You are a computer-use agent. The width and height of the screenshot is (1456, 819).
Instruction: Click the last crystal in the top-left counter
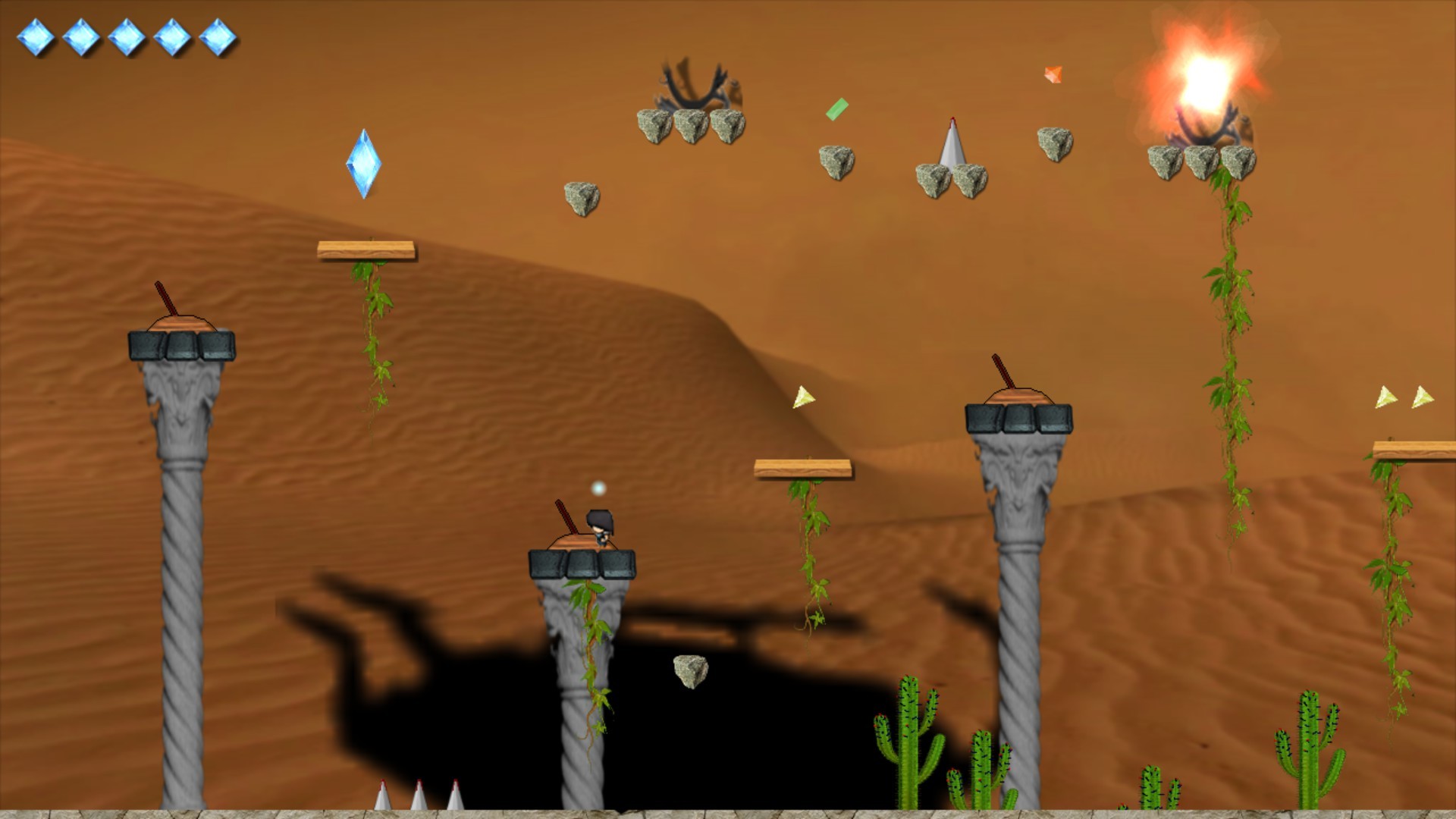coord(218,36)
